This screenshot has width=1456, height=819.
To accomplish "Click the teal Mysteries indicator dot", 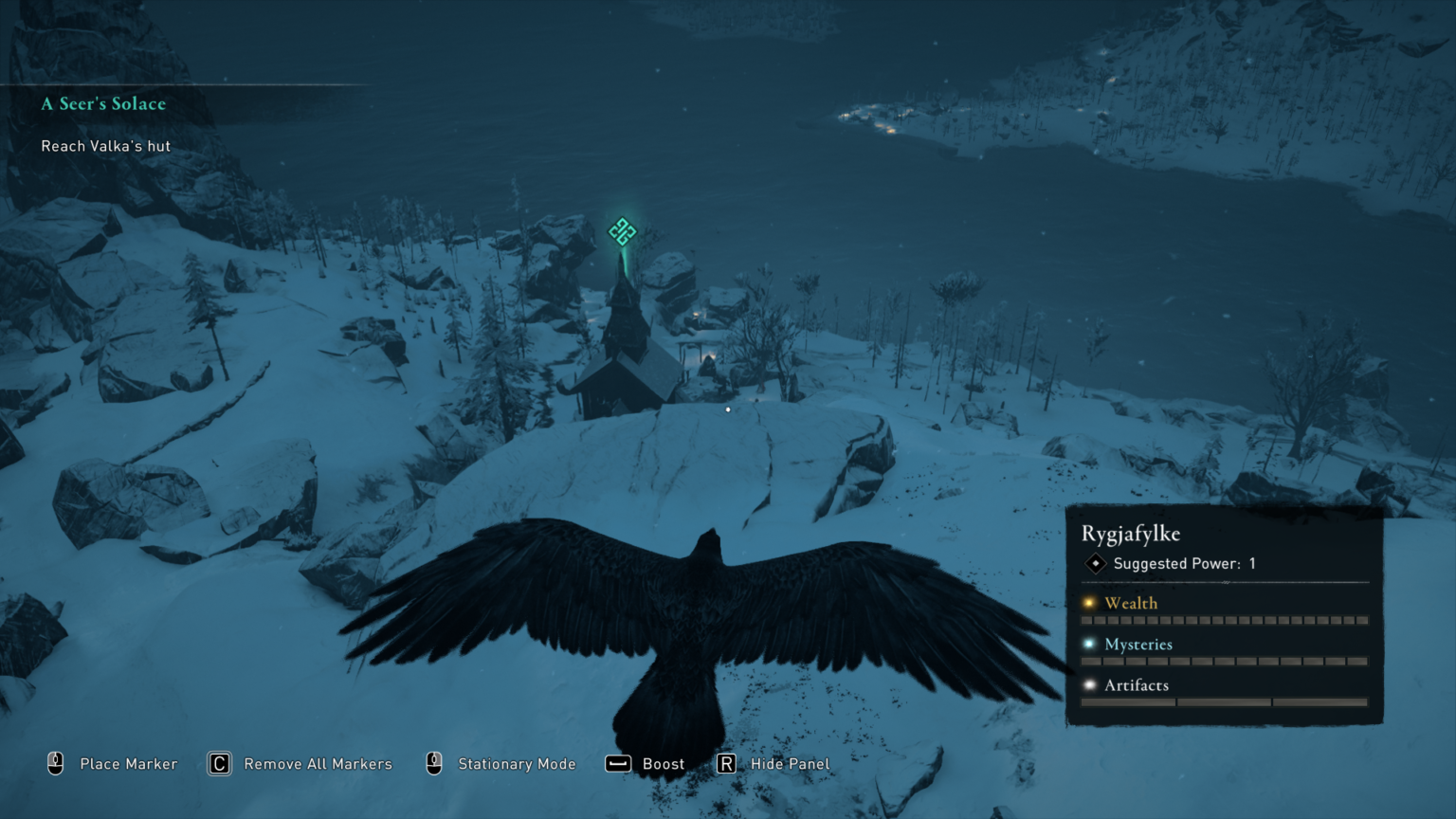I will pyautogui.click(x=1089, y=644).
